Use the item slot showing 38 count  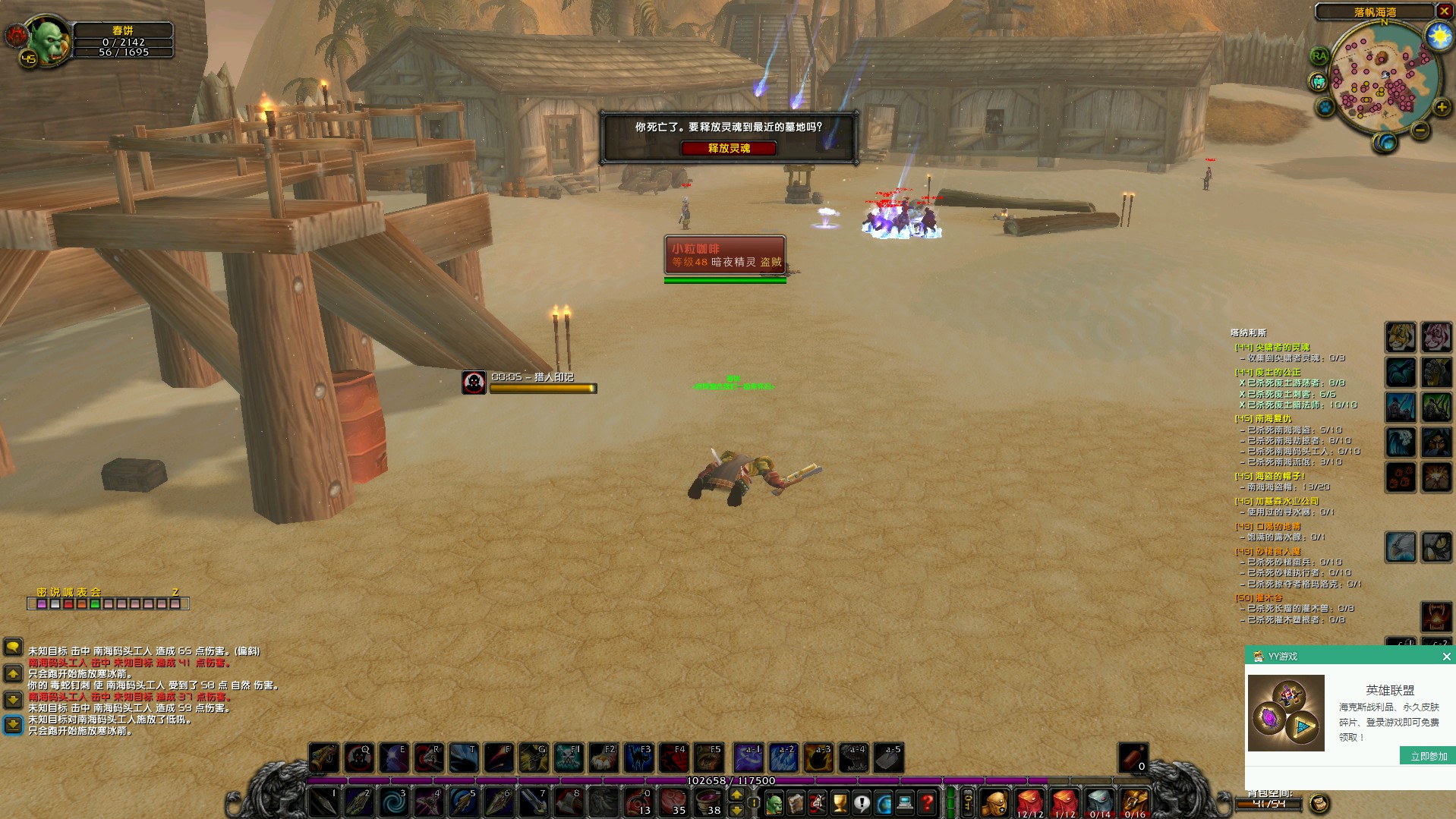coord(708,802)
